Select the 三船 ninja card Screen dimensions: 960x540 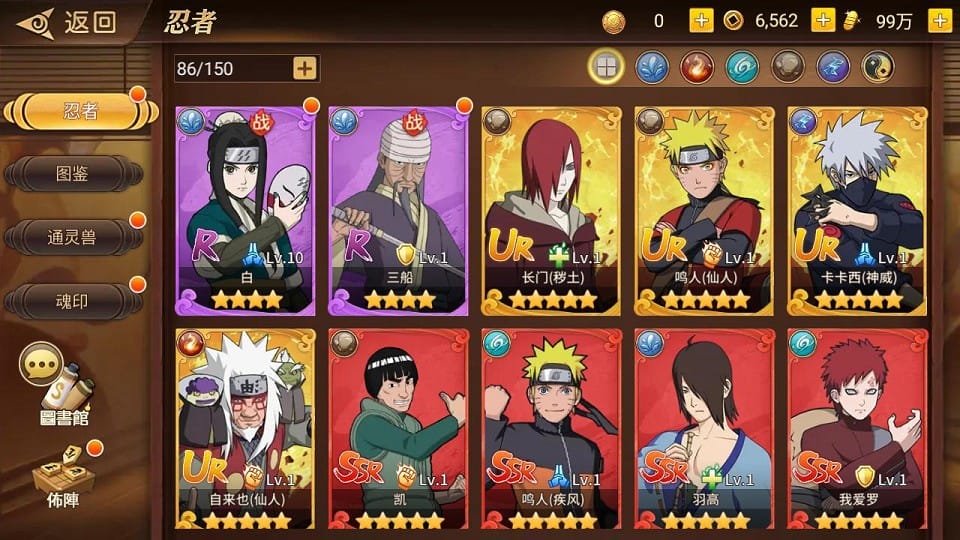coord(398,211)
